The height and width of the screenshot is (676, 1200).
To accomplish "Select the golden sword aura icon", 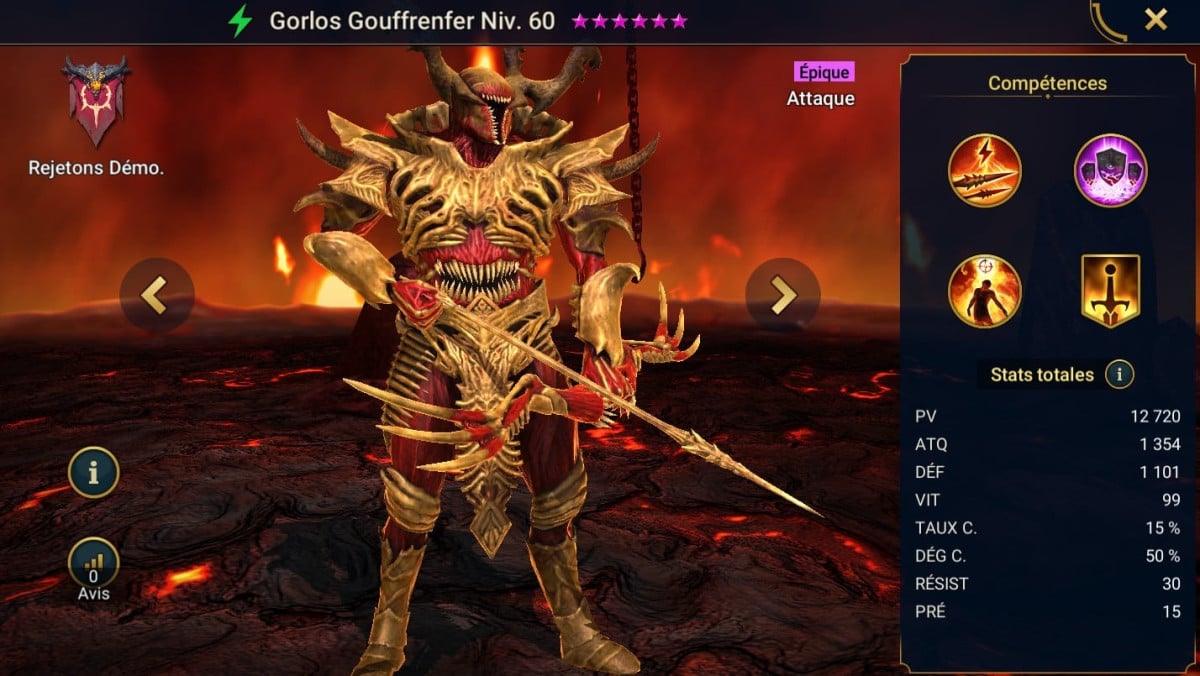I will coord(1110,291).
